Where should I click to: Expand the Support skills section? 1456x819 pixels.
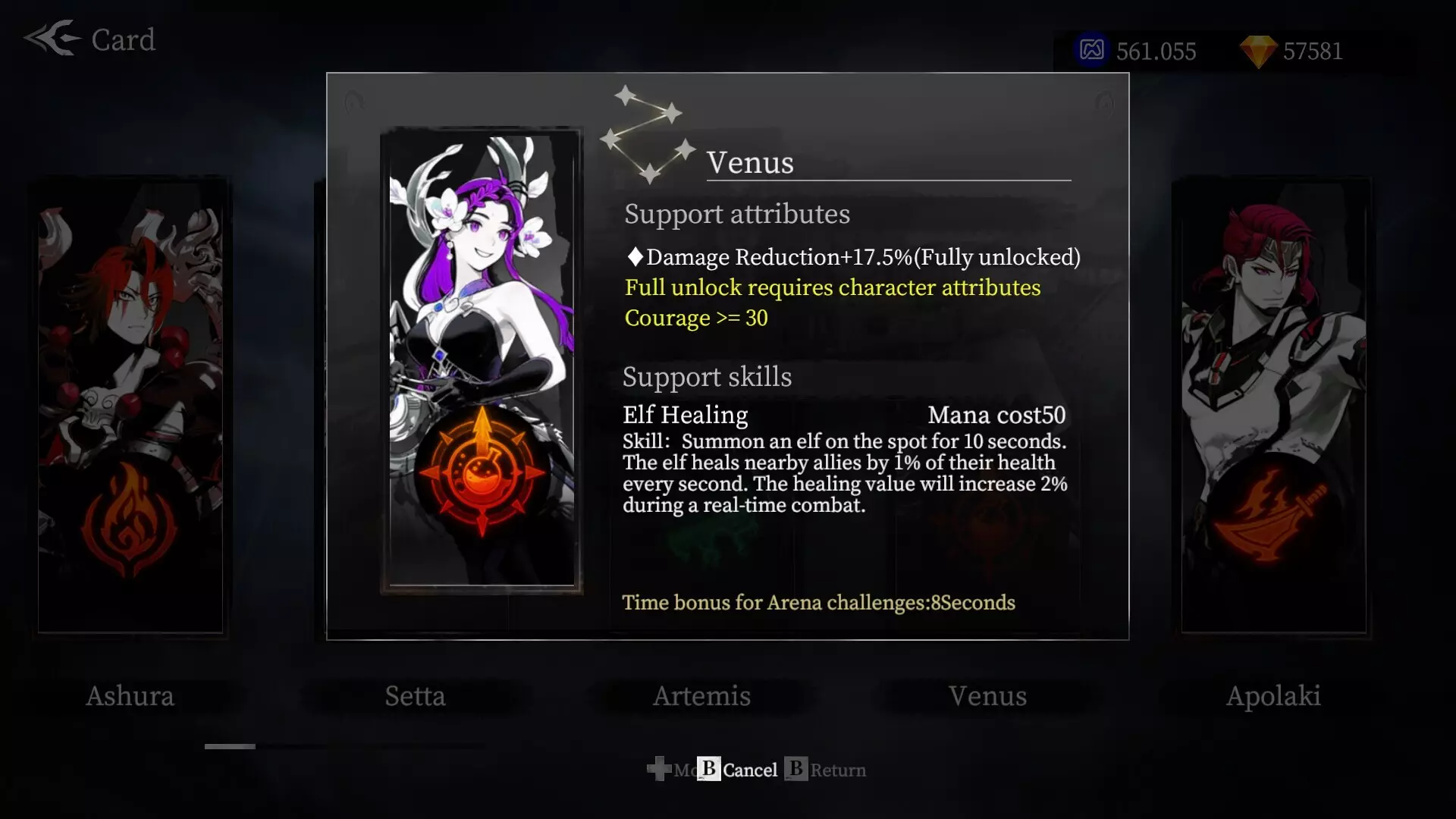706,377
